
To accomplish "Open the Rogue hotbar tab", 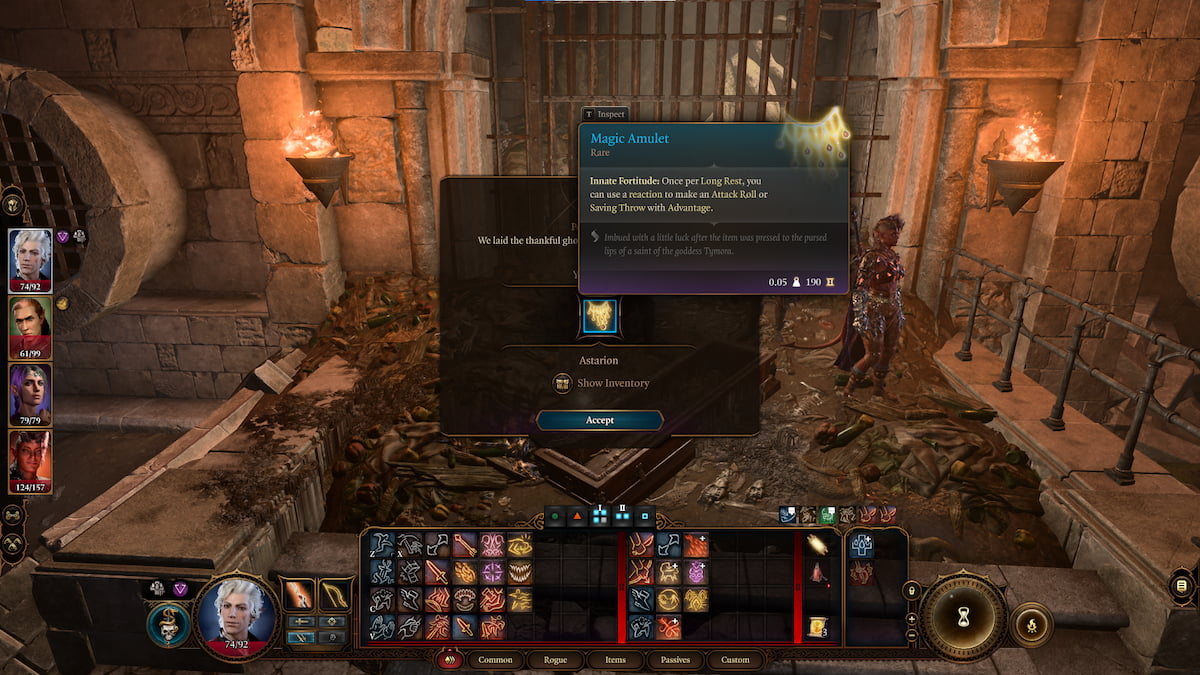I will point(555,660).
